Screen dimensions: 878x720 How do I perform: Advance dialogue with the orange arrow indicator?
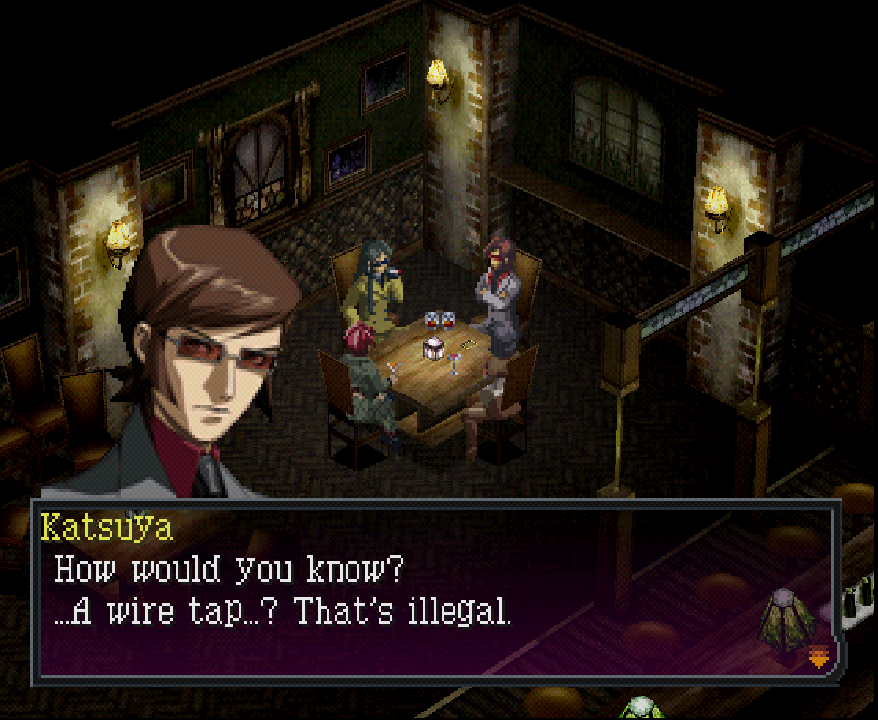coord(818,657)
